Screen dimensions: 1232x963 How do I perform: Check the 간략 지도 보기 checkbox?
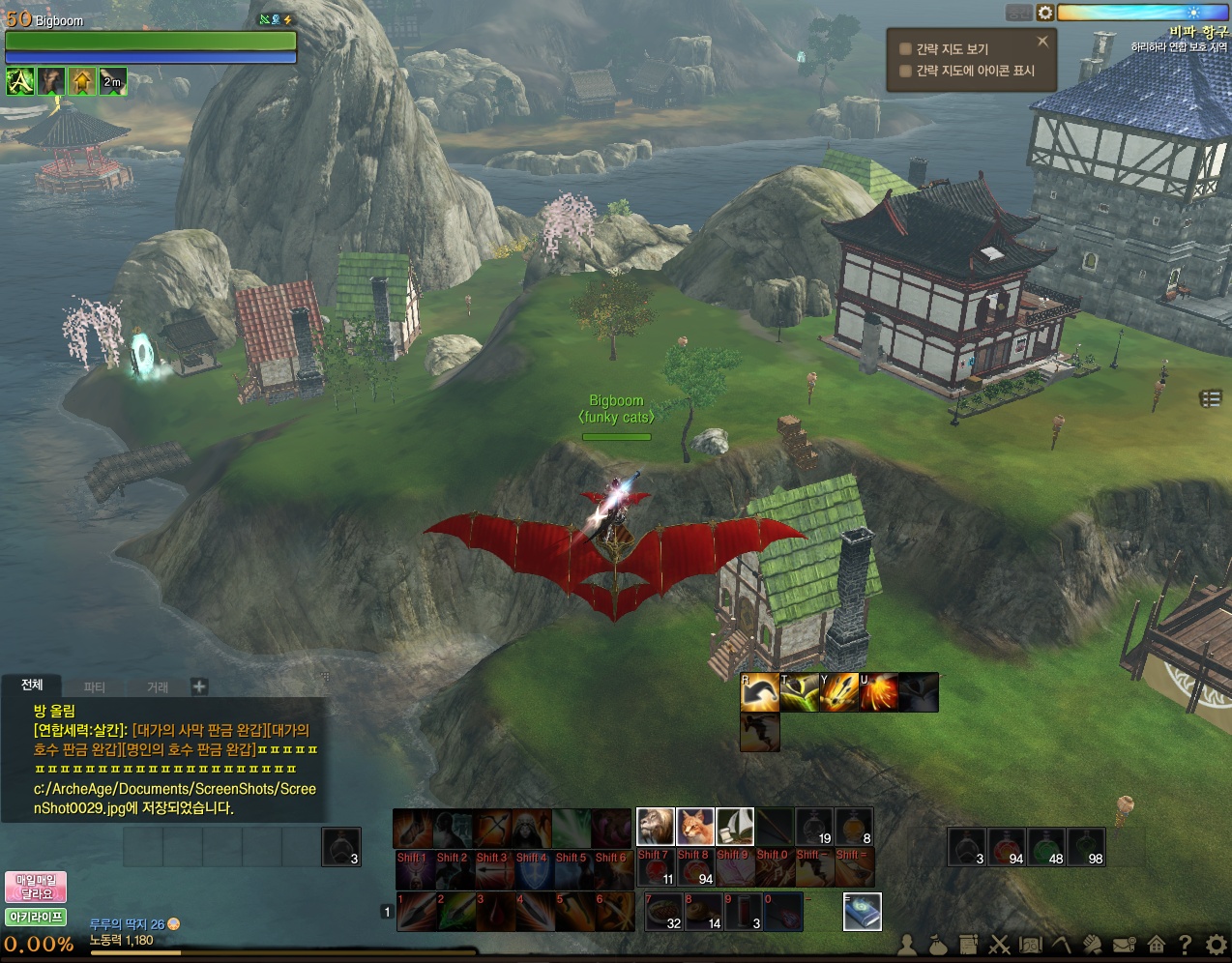tap(906, 49)
